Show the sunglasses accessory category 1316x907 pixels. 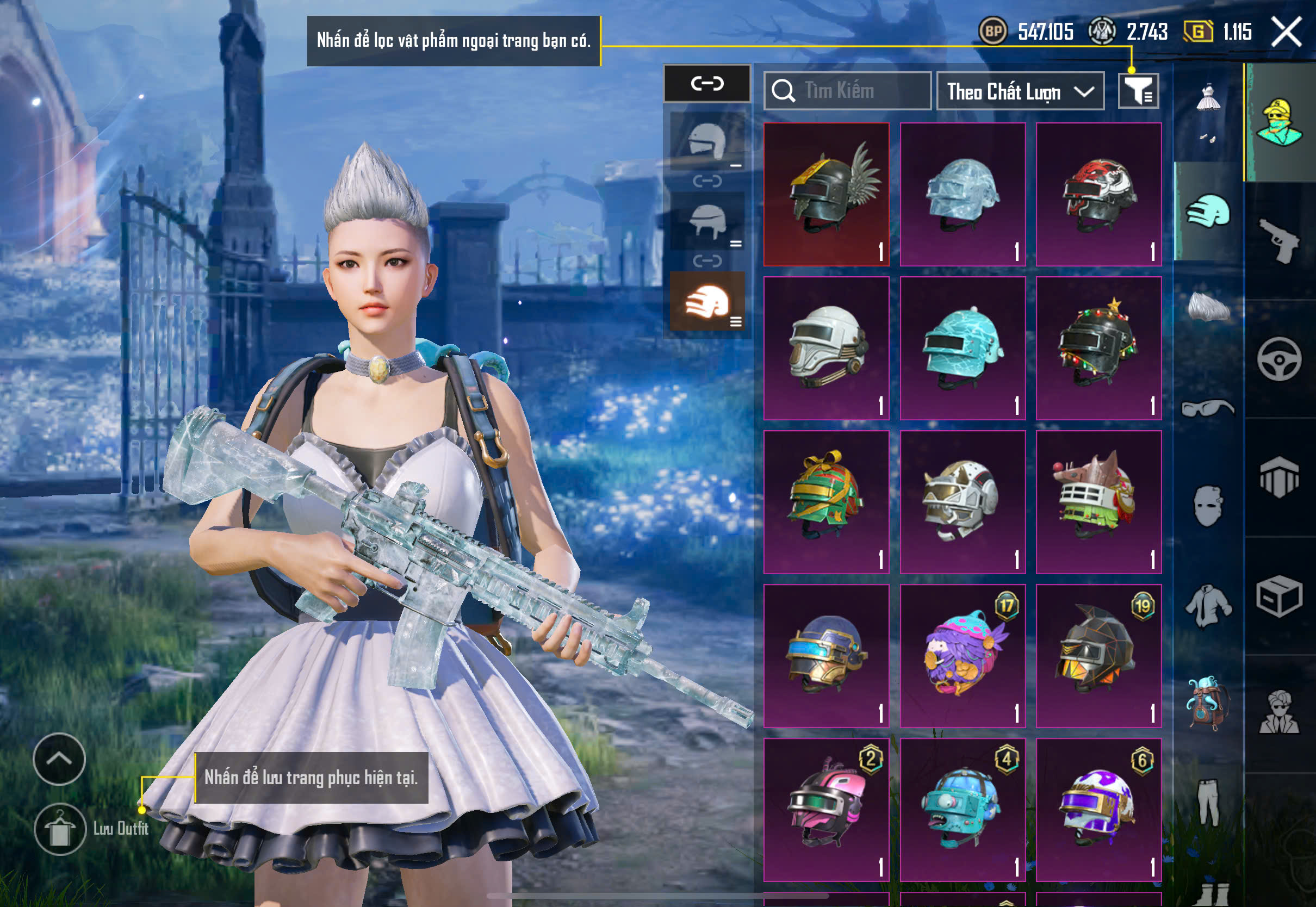1207,408
